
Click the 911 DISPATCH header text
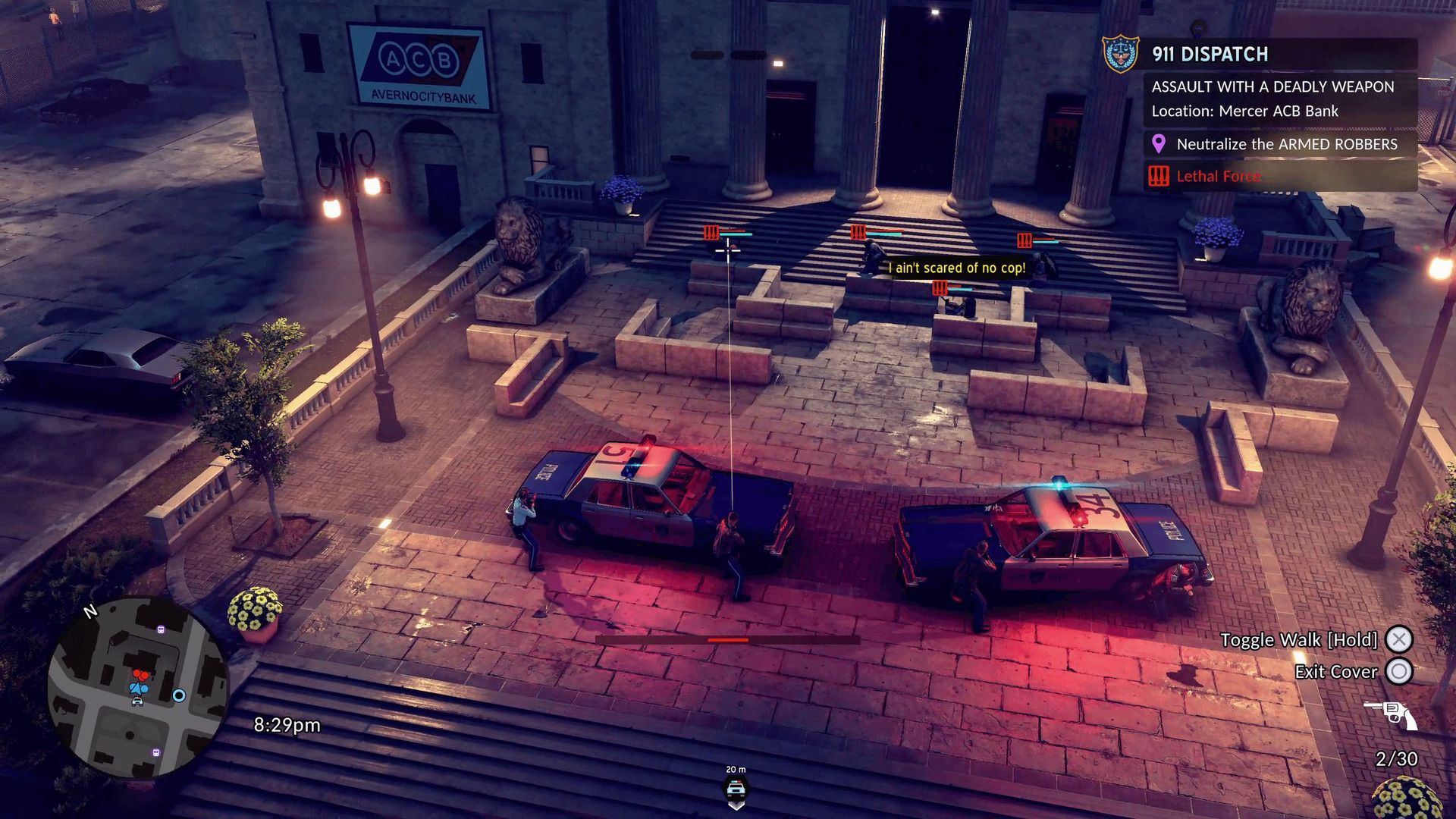[x=1207, y=54]
